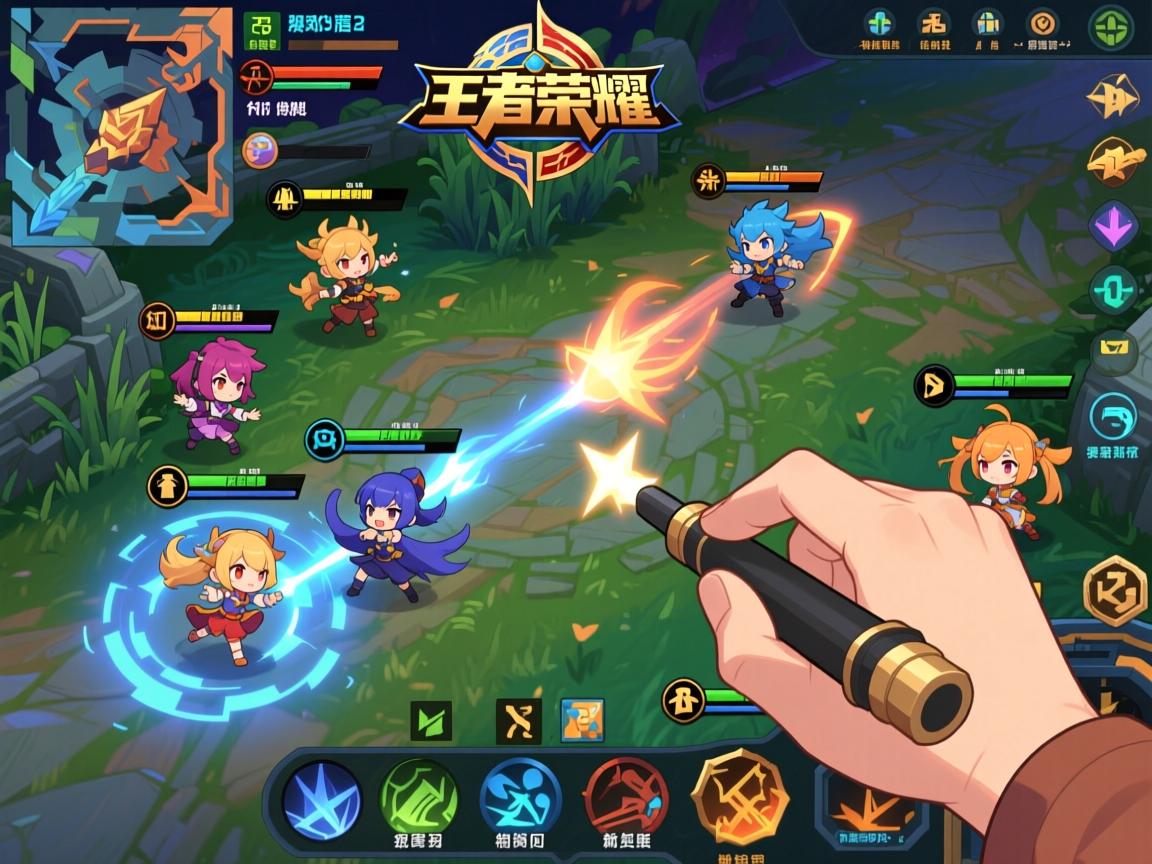The image size is (1152, 864).
Task: Cast the red sword strike skill
Action: 626,797
